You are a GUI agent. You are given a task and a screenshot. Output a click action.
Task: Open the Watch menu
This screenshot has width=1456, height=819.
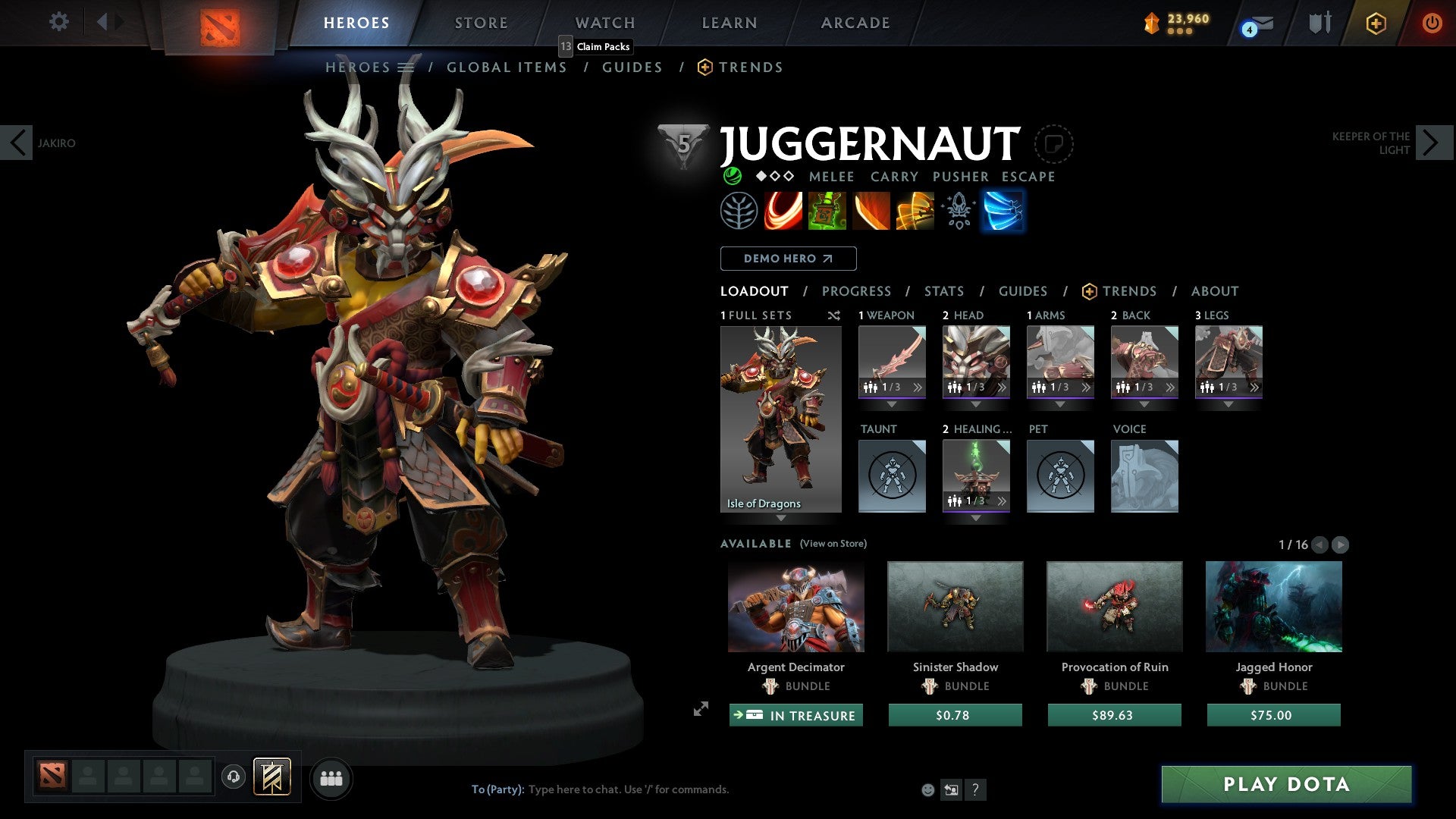(604, 23)
